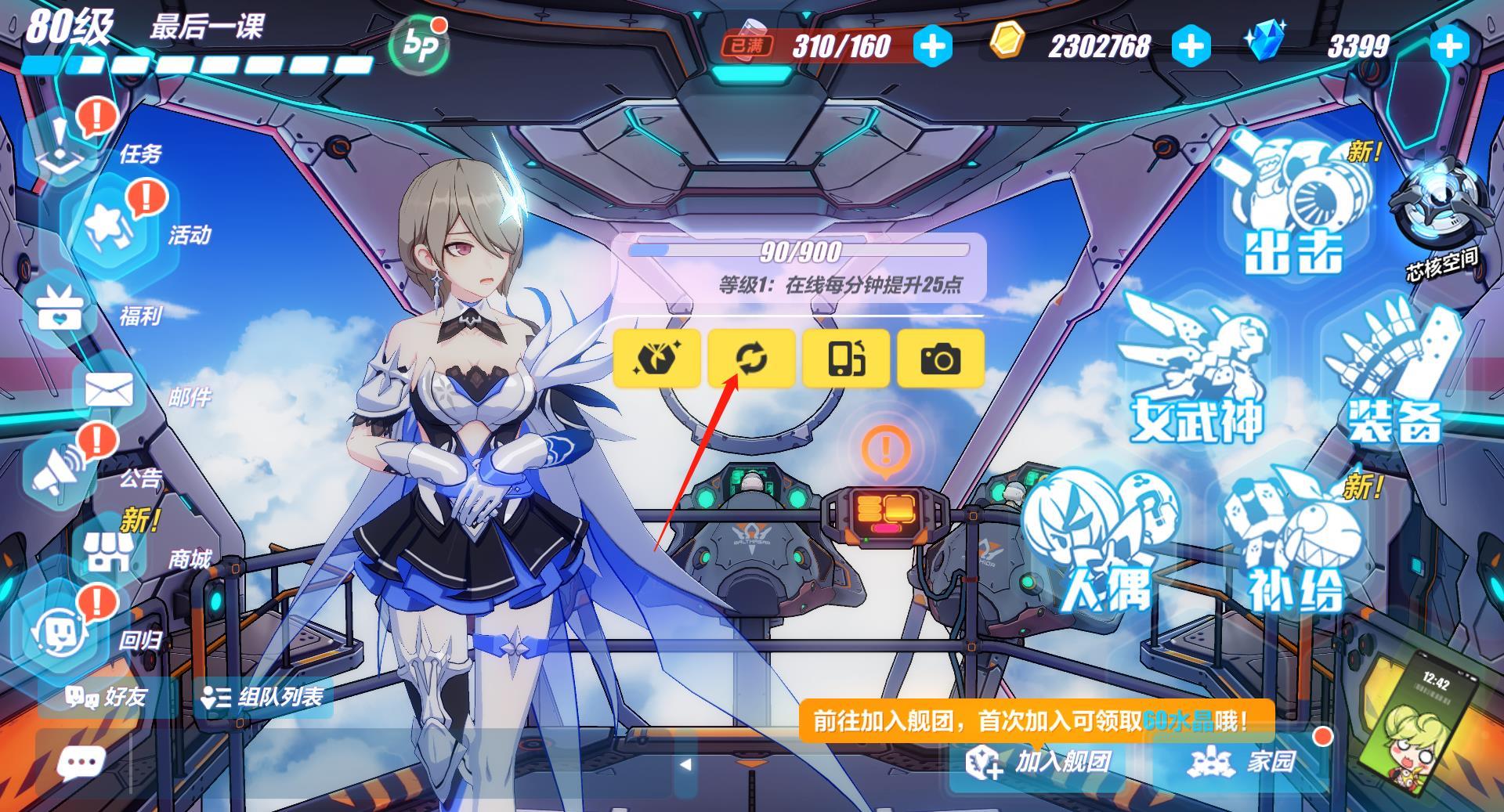Add gold coins with the plus button
1504x812 pixels.
point(1191,46)
